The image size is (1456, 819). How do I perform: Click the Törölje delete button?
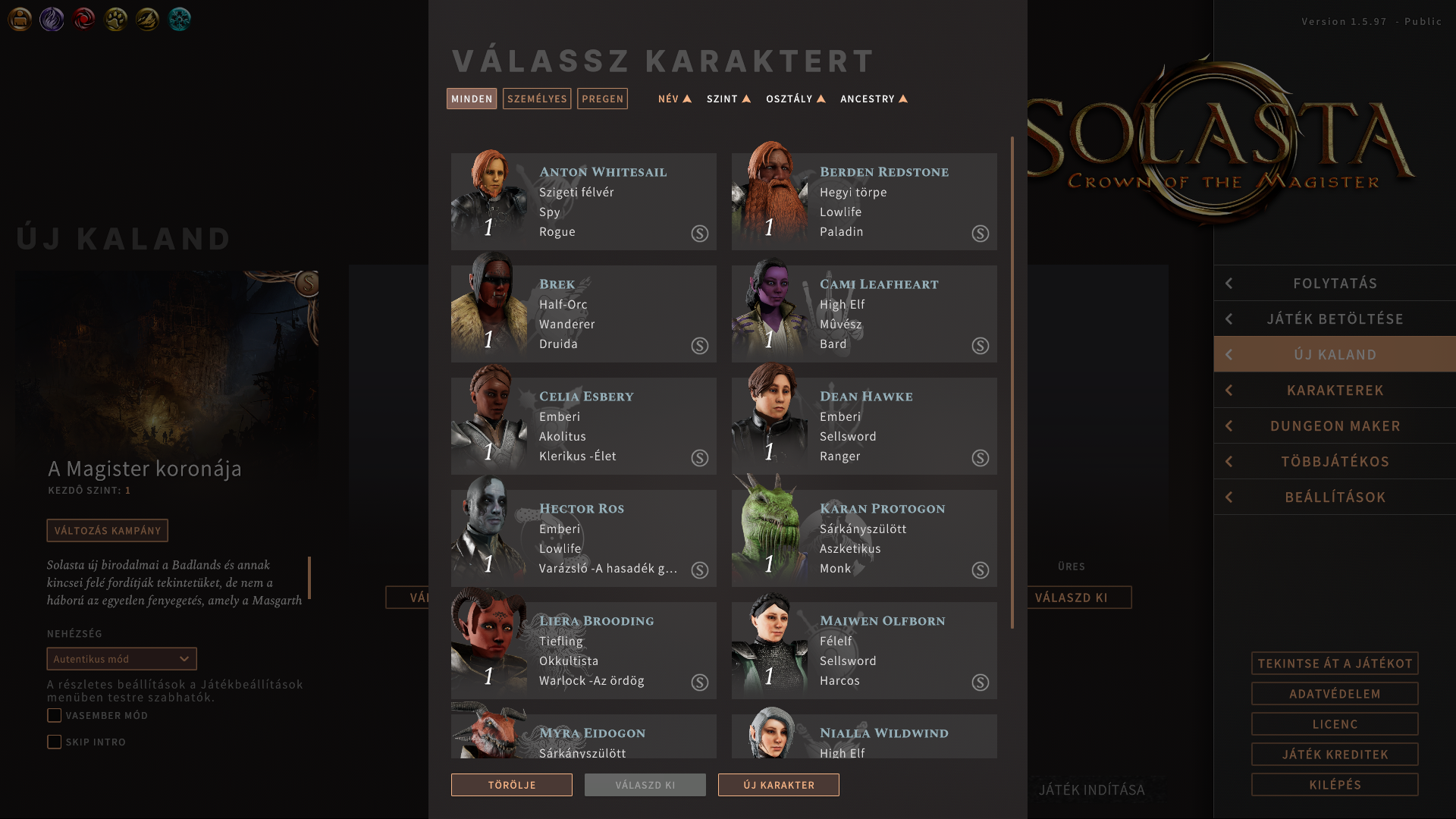click(x=512, y=785)
